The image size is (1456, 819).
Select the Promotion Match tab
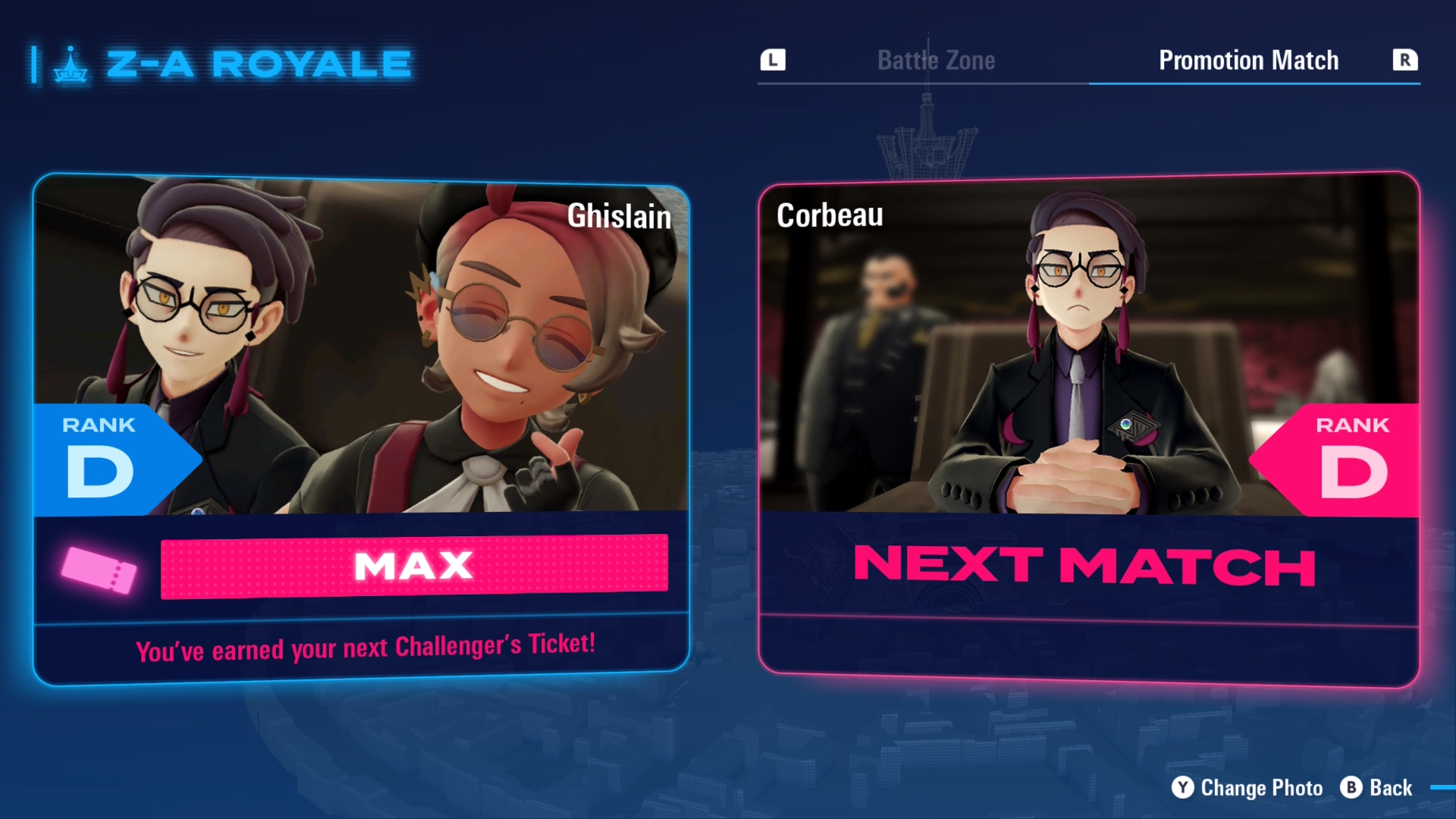(1248, 61)
